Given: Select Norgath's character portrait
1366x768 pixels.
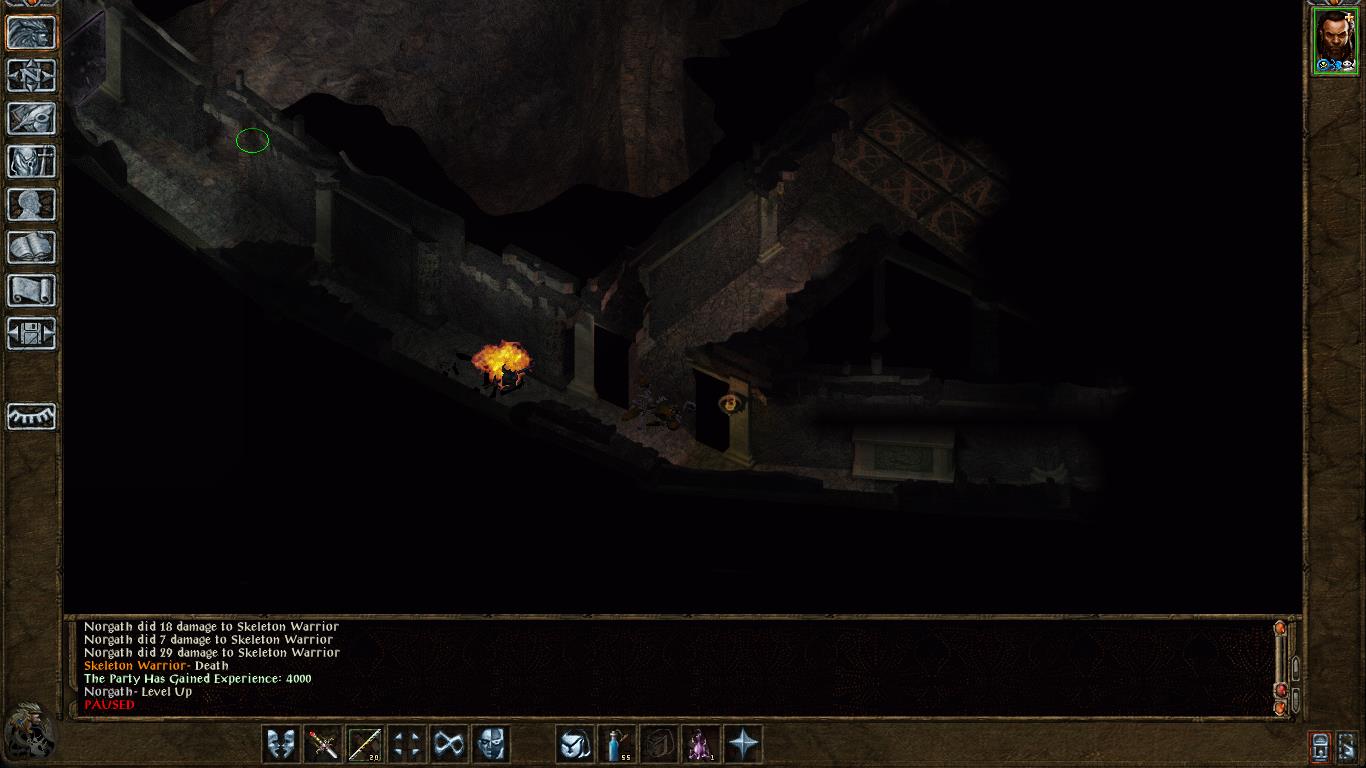Looking at the screenshot, I should (1335, 42).
